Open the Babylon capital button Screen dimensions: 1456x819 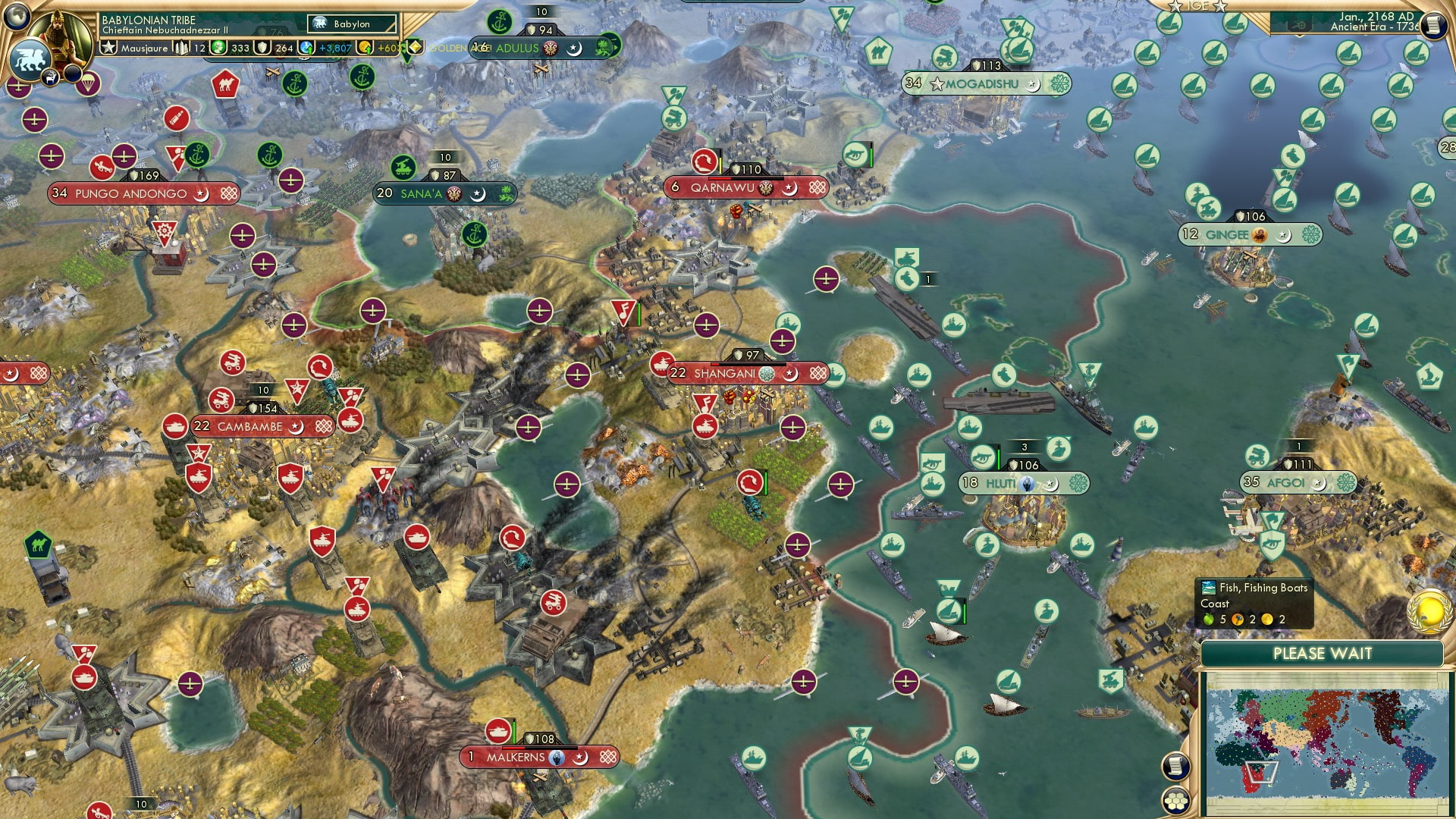tap(353, 24)
